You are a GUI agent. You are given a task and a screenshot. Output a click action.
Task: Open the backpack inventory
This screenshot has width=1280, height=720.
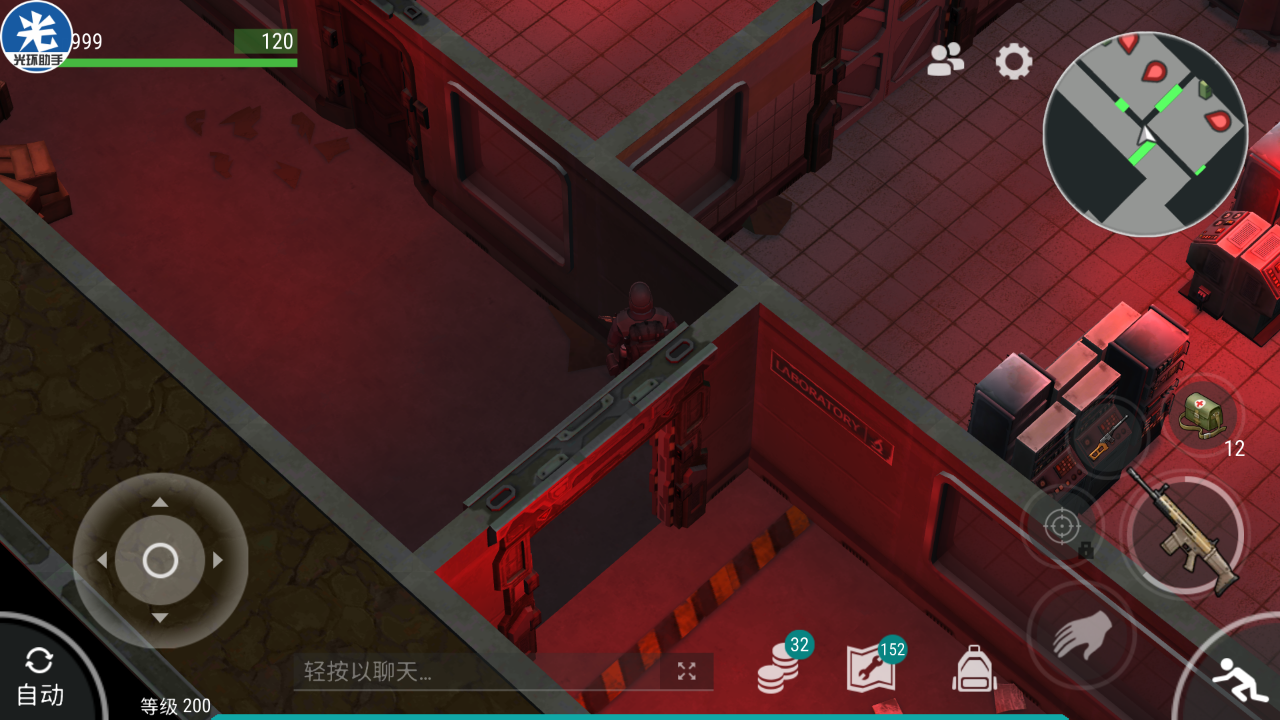click(x=974, y=669)
